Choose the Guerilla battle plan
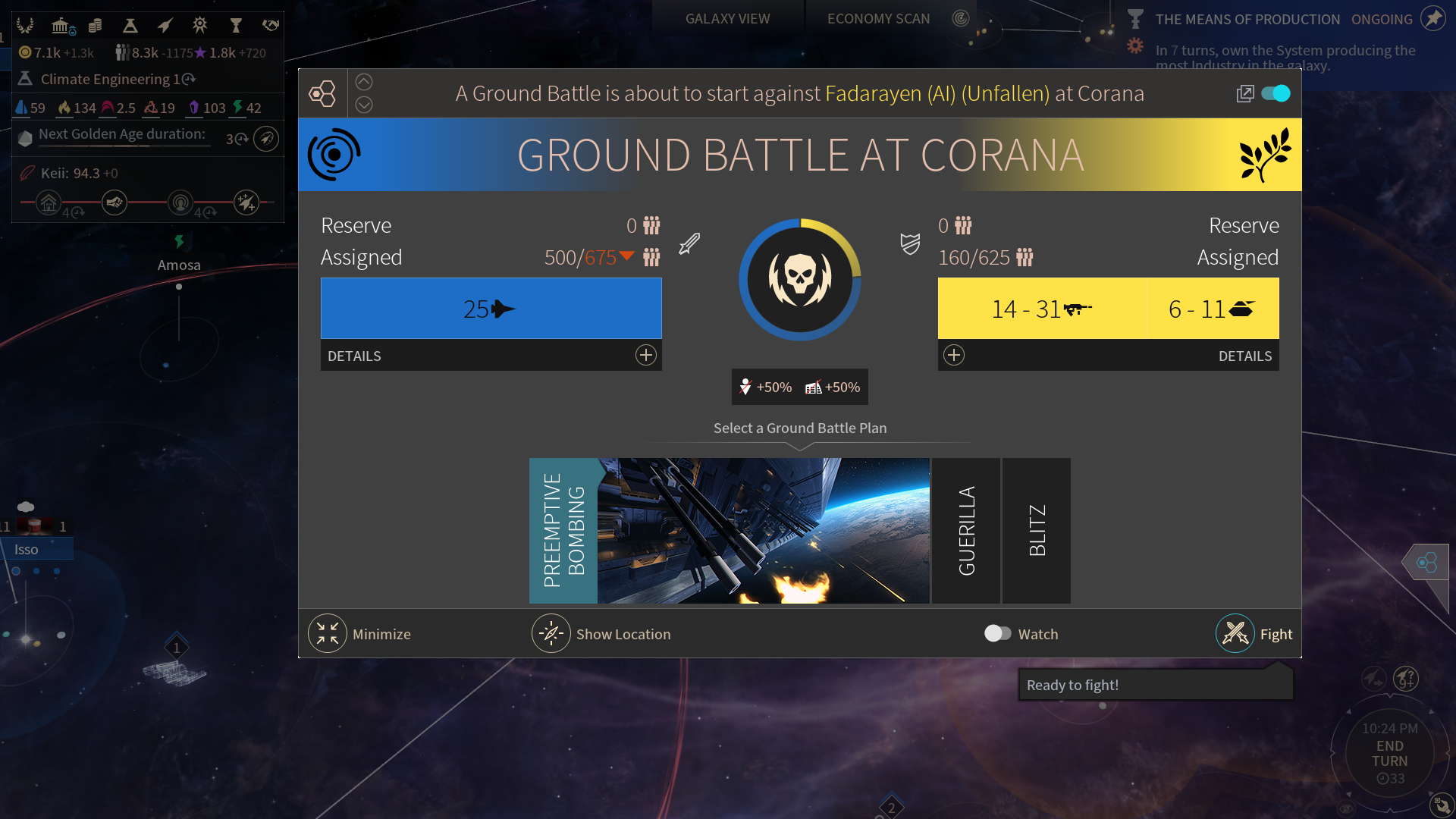Screen dimensions: 1456x819 pyautogui.click(x=966, y=531)
